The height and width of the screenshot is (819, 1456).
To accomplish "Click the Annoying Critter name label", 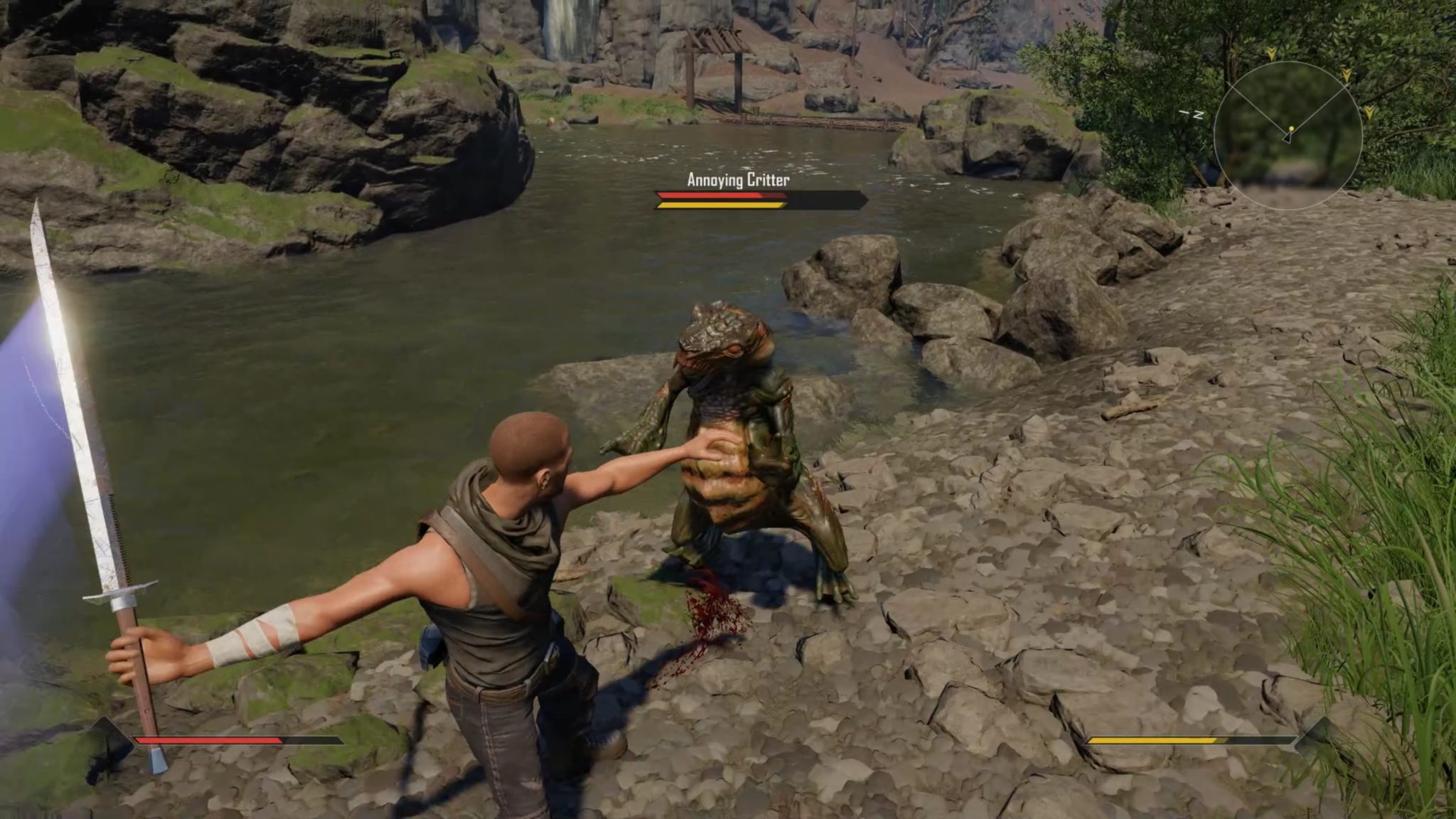I will 739,180.
